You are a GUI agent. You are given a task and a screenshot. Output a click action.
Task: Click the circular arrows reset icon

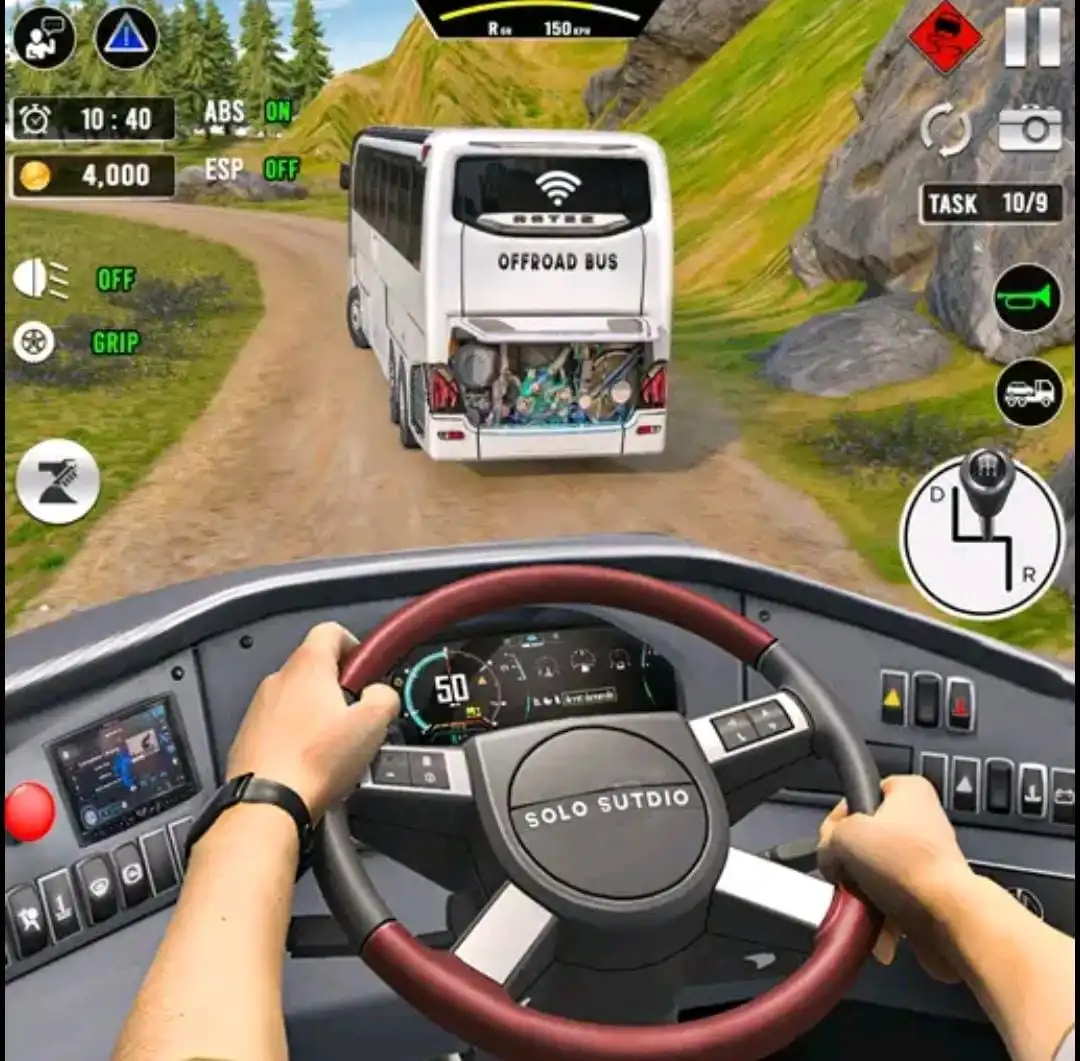click(946, 129)
